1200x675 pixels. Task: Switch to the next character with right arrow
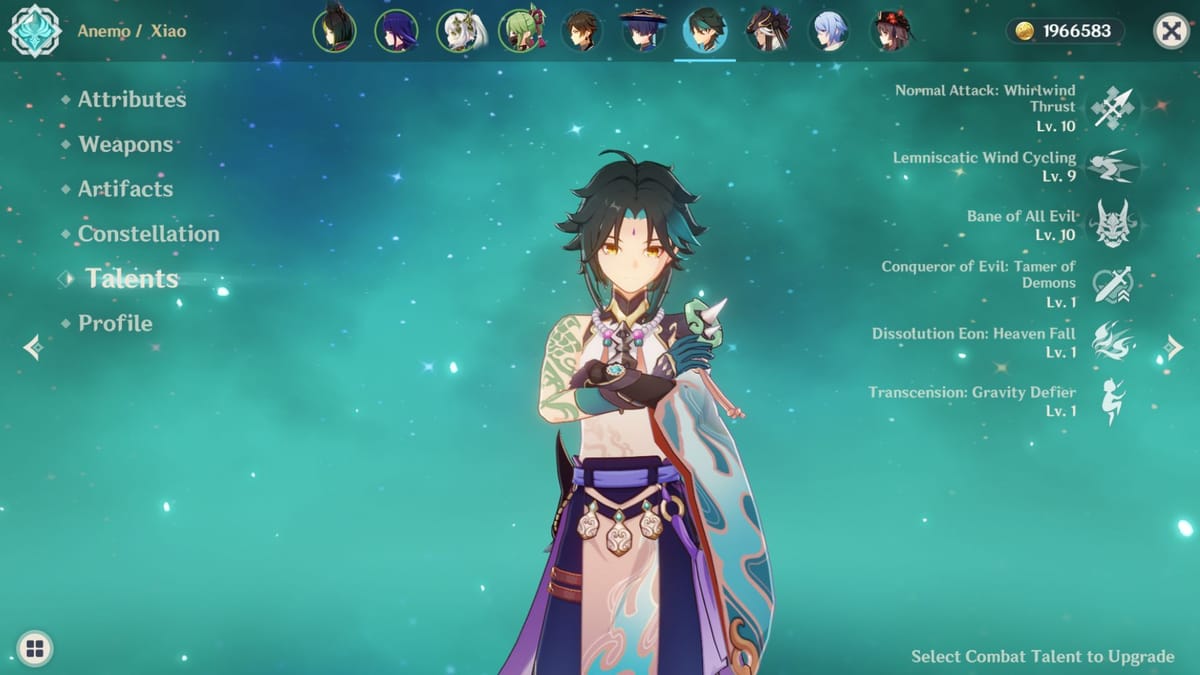click(x=1173, y=347)
